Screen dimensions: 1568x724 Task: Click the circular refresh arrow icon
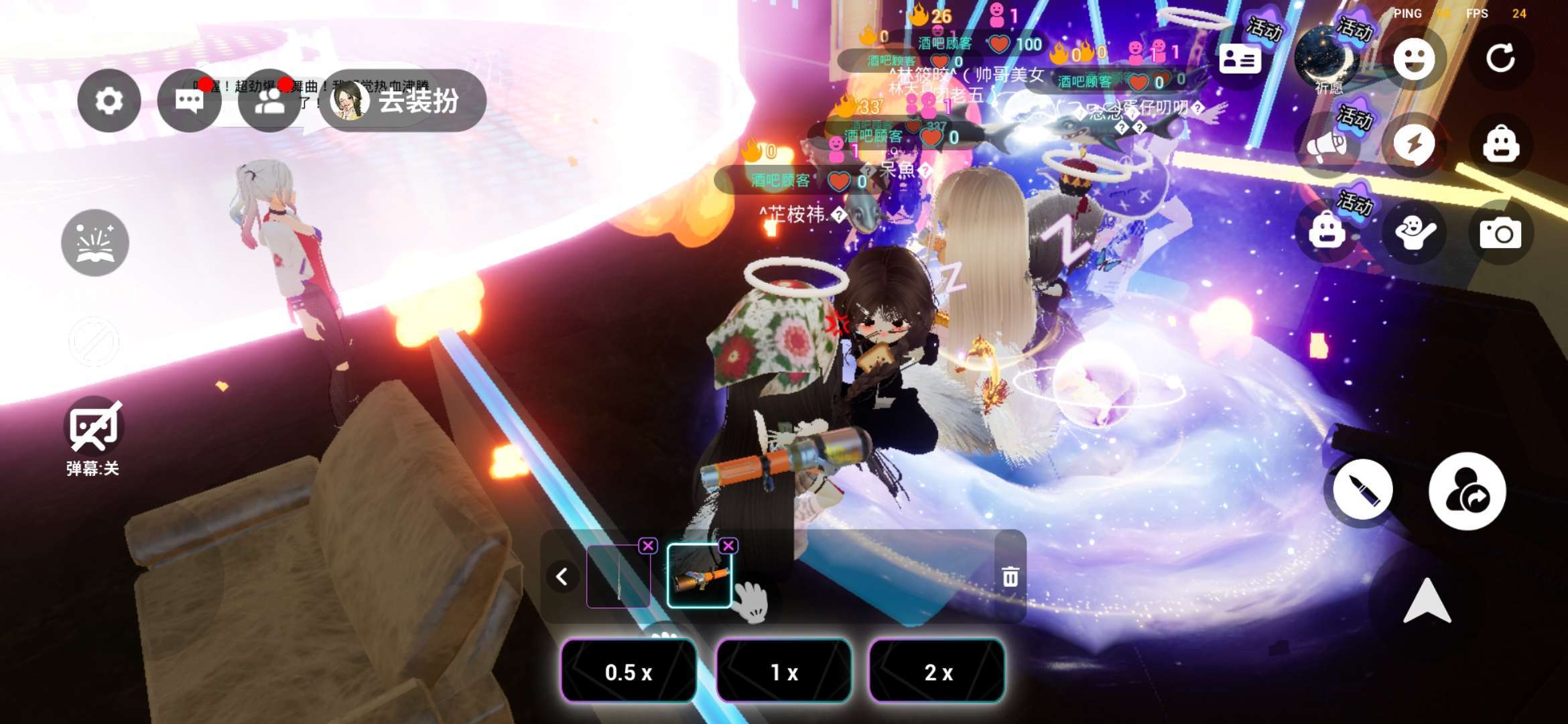point(1500,59)
